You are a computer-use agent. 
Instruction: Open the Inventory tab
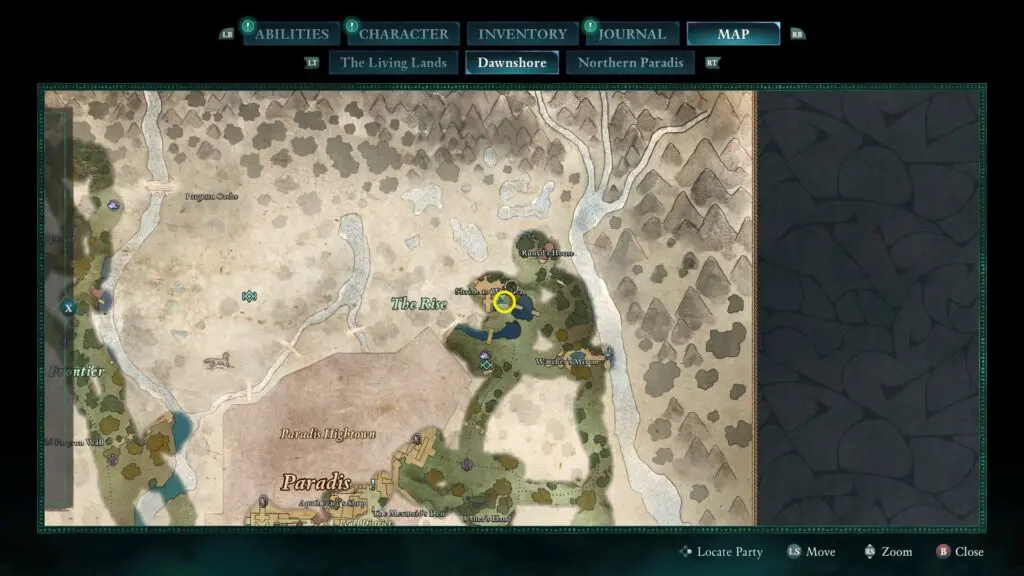522,34
